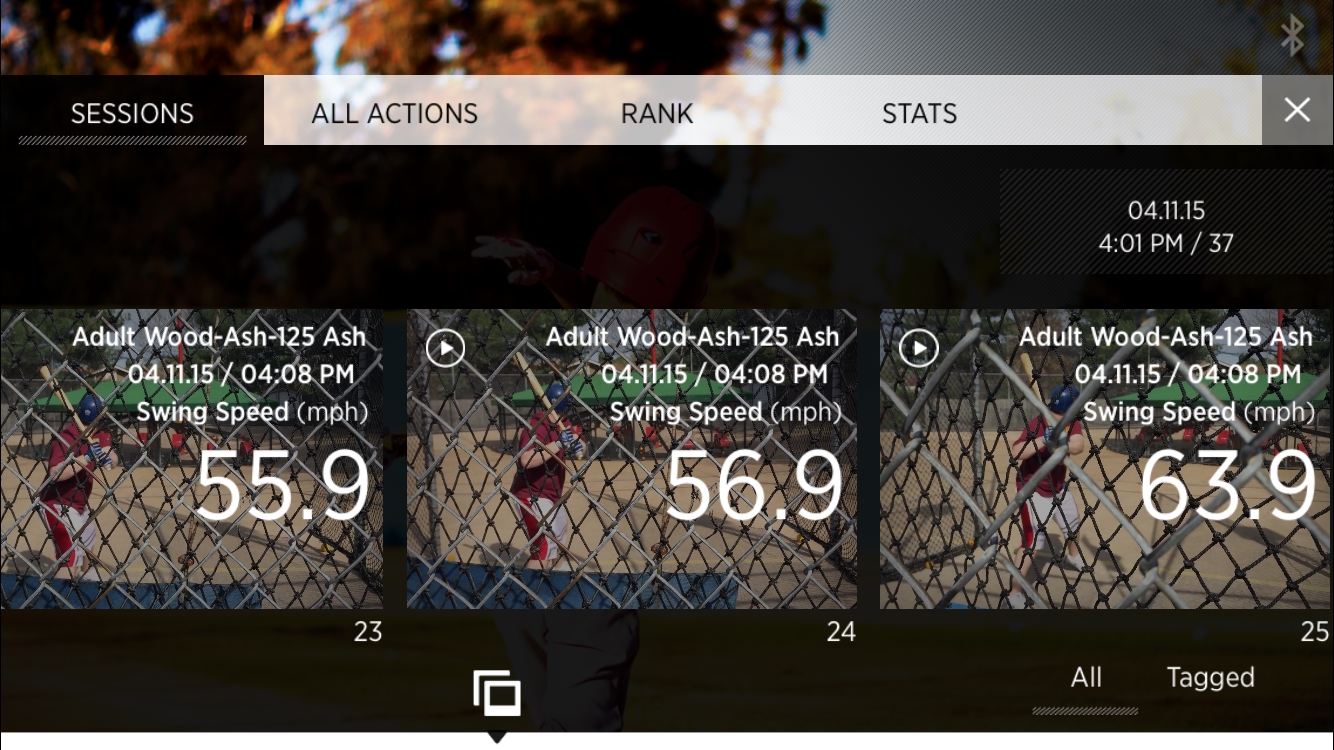
Task: Filter to Tagged swings only
Action: [x=1210, y=677]
